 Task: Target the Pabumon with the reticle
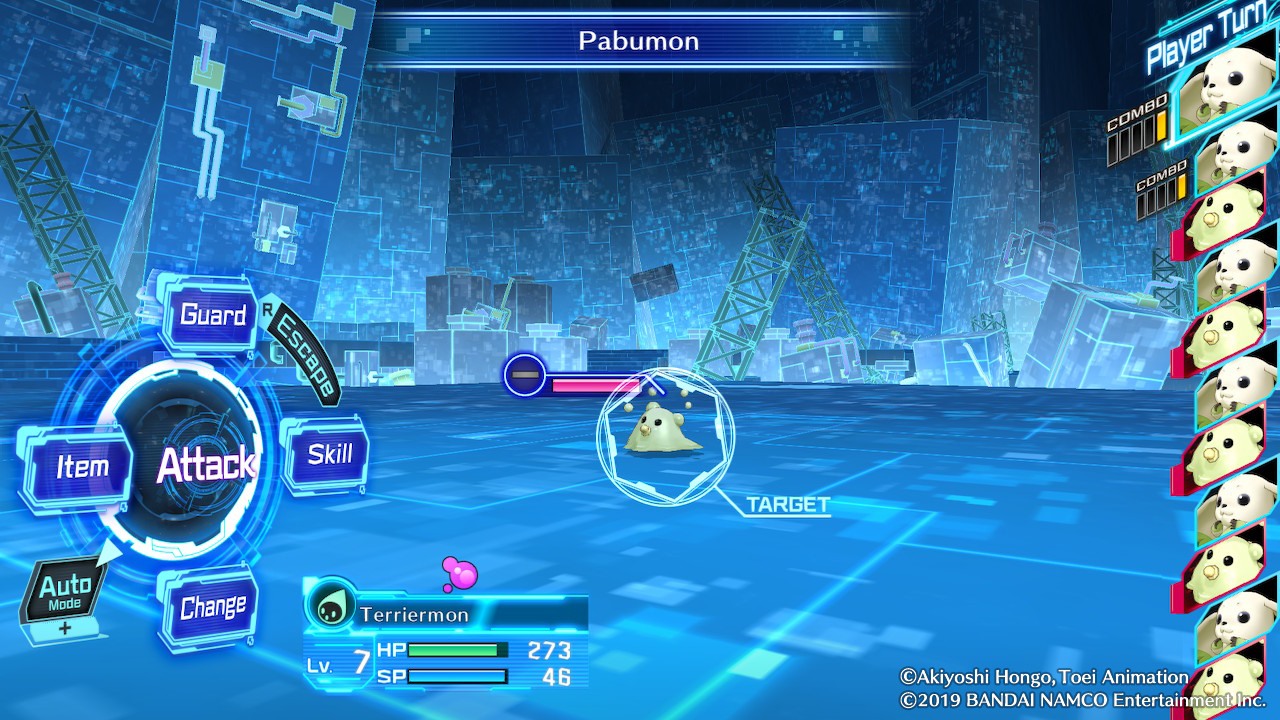click(x=665, y=434)
